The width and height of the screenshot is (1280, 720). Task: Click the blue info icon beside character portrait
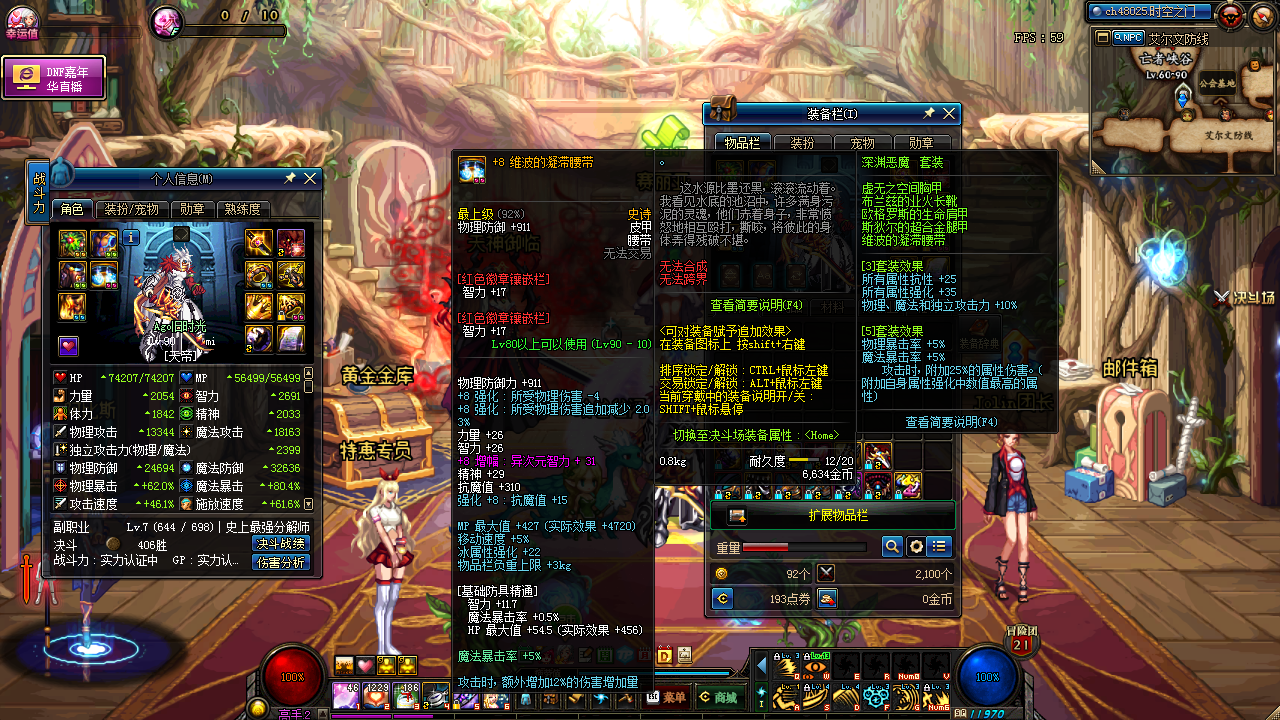pyautogui.click(x=131, y=238)
